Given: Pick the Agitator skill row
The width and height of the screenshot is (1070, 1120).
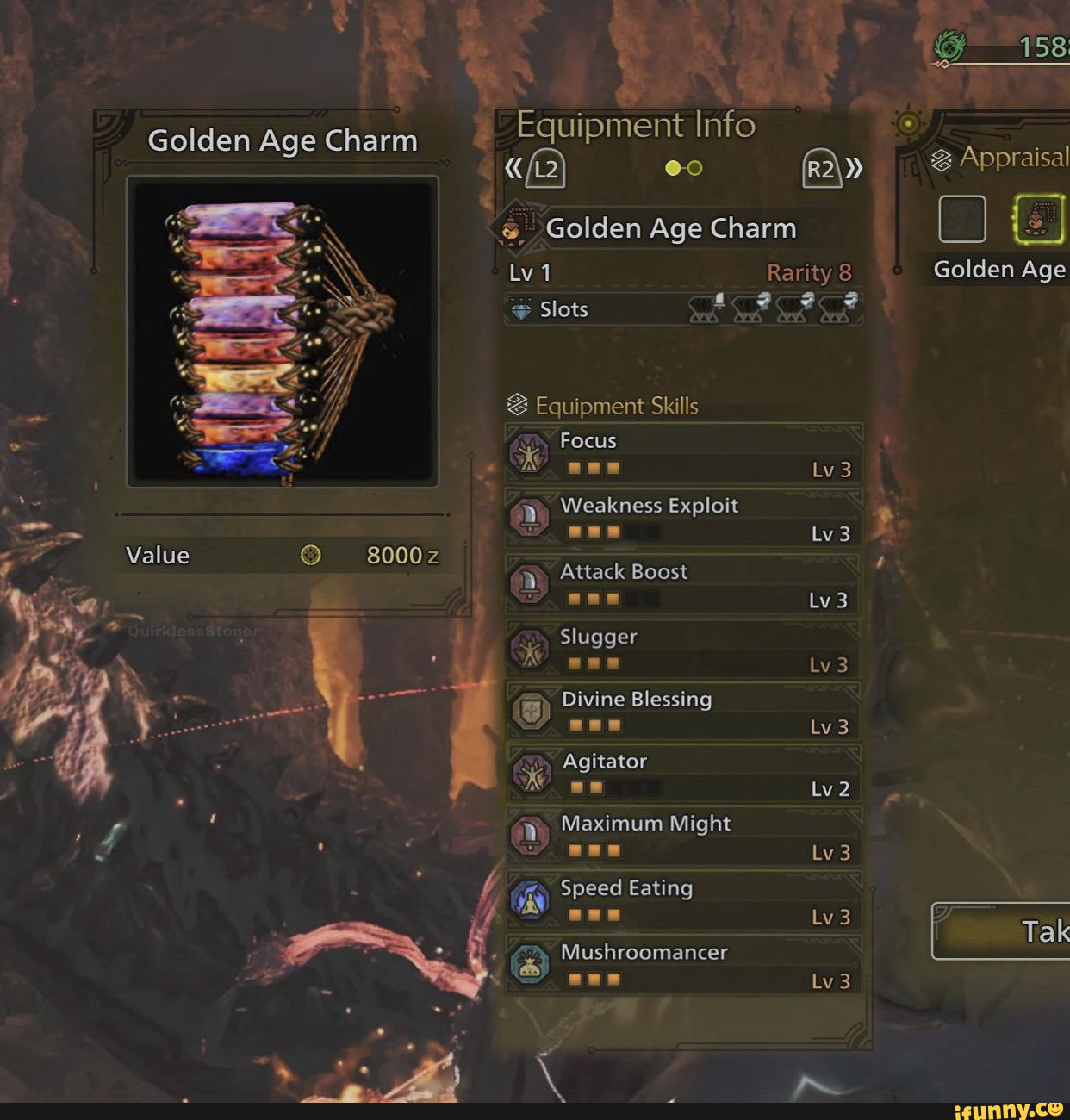Looking at the screenshot, I should click(684, 774).
